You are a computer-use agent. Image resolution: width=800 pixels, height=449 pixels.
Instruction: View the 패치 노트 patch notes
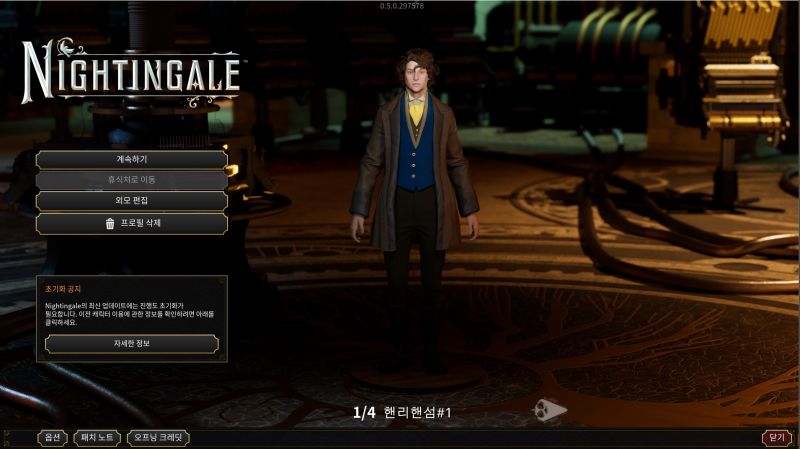[x=98, y=438]
